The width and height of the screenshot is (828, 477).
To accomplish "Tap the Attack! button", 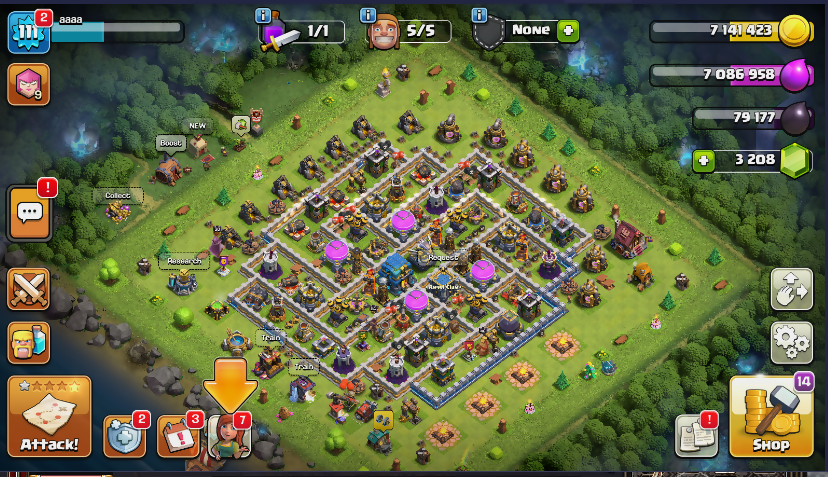I will click(49, 416).
